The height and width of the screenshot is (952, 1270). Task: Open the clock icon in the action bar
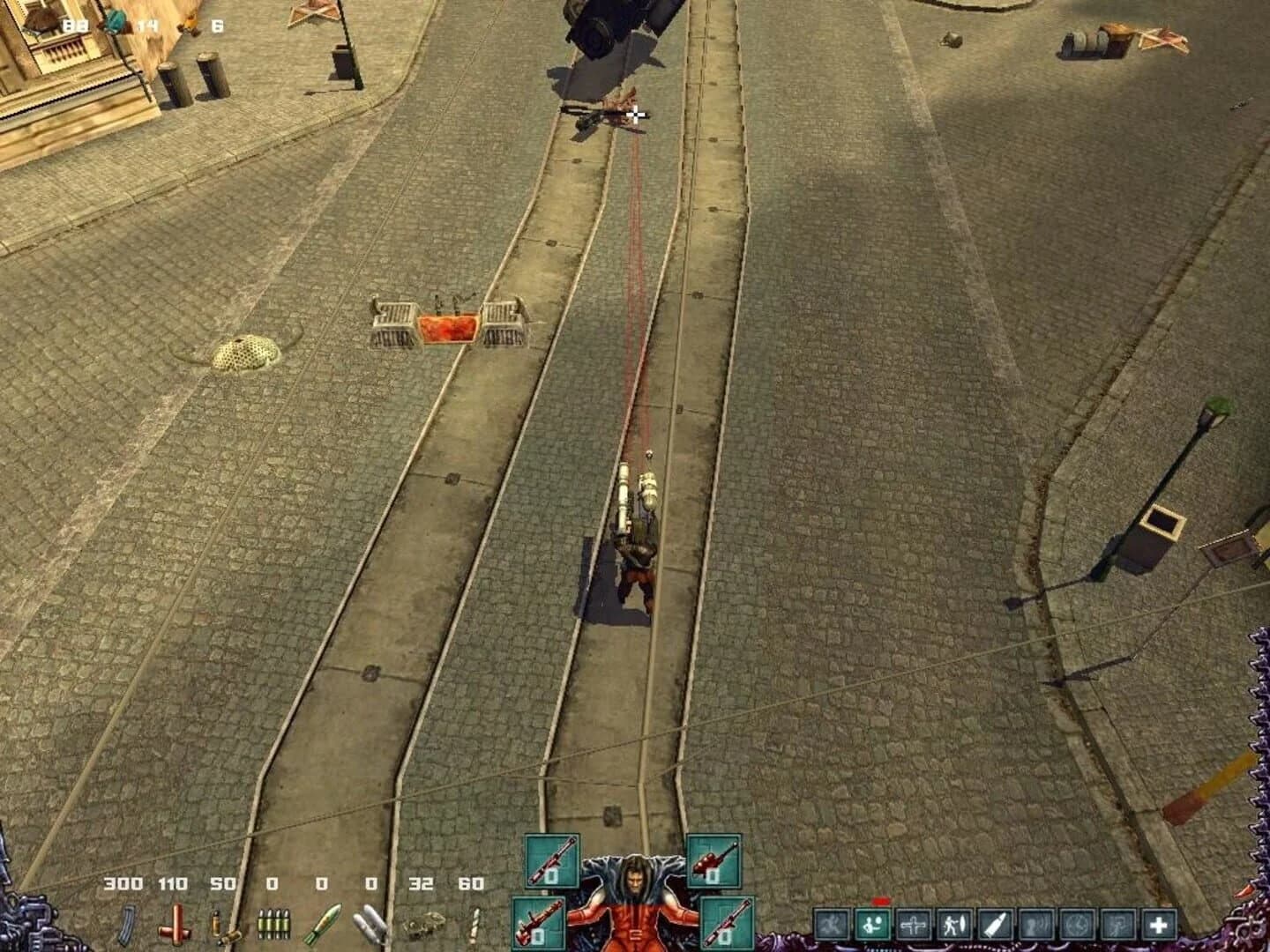(x=1075, y=925)
